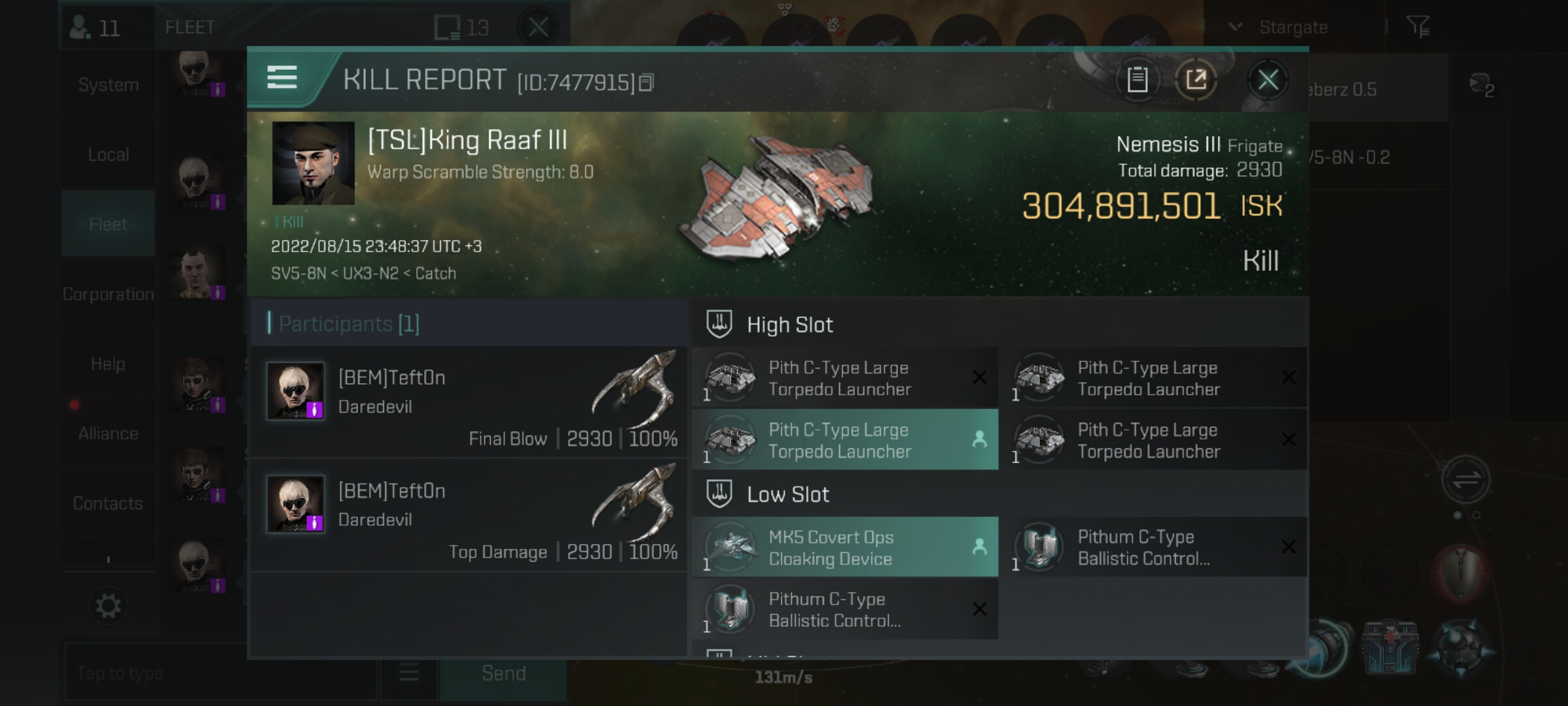Select the Final Blow participant row
1568x706 pixels.
pyautogui.click(x=469, y=403)
